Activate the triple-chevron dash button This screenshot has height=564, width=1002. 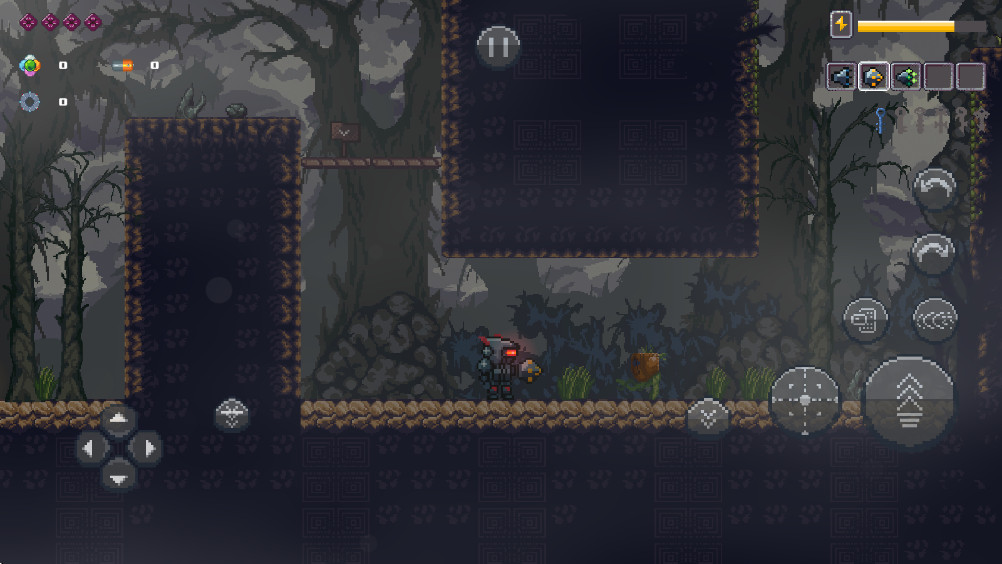pyautogui.click(x=935, y=319)
